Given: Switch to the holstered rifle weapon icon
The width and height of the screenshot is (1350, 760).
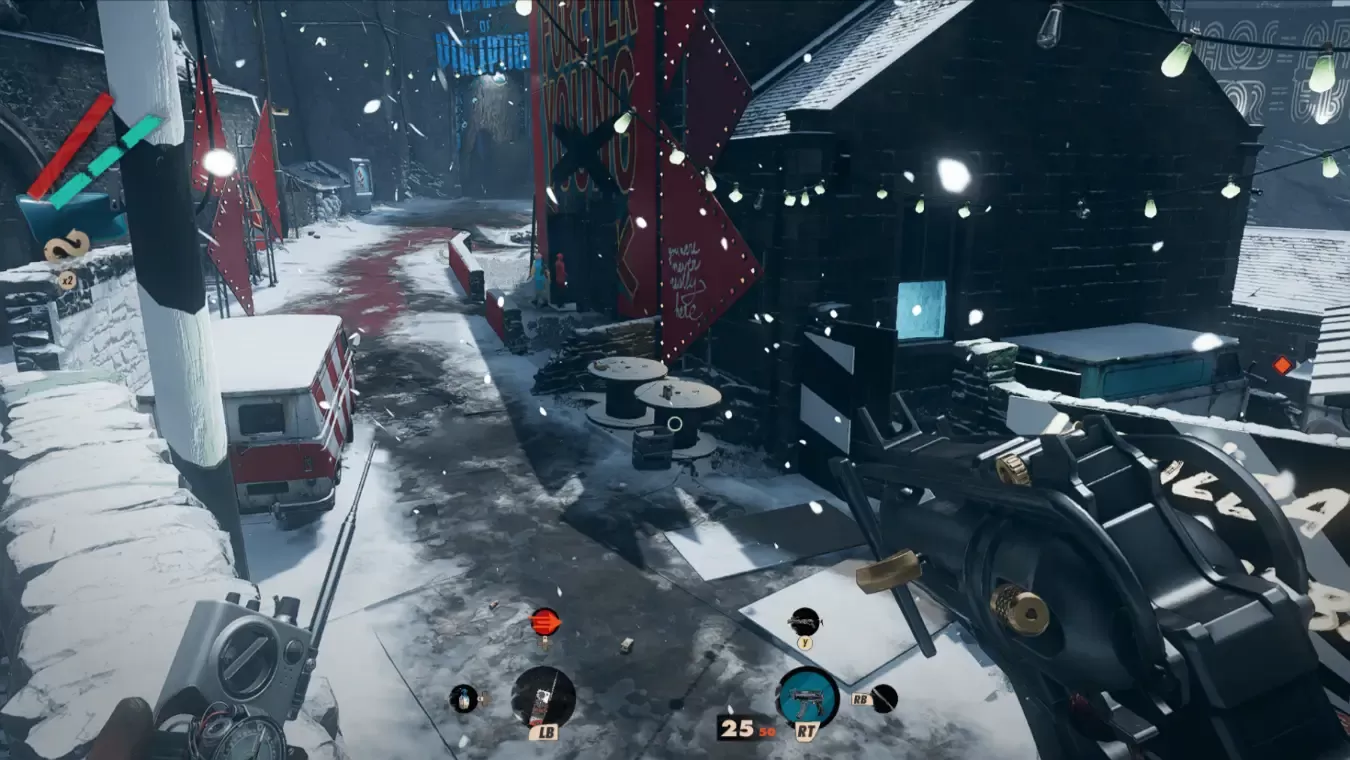Looking at the screenshot, I should 804,621.
